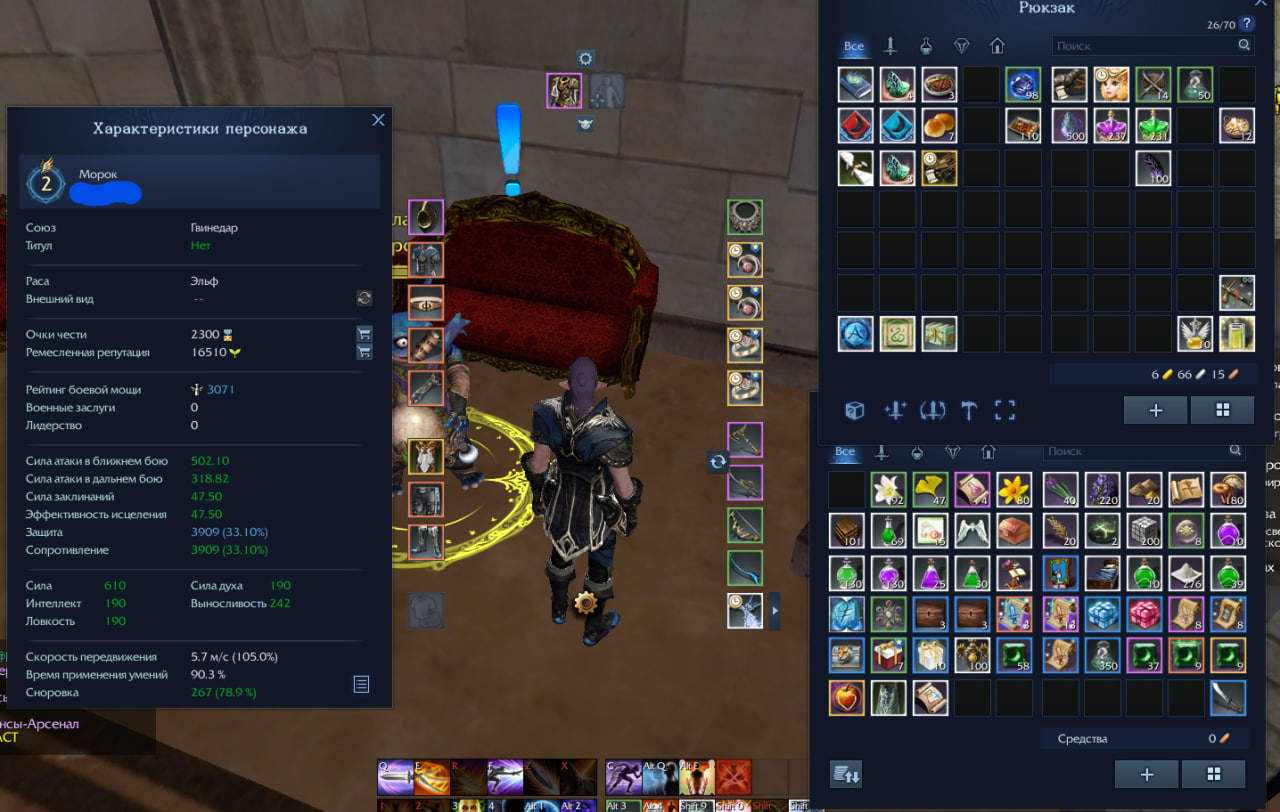Screen dimensions: 1280x812
Task: Close the character stats window
Action: [378, 120]
